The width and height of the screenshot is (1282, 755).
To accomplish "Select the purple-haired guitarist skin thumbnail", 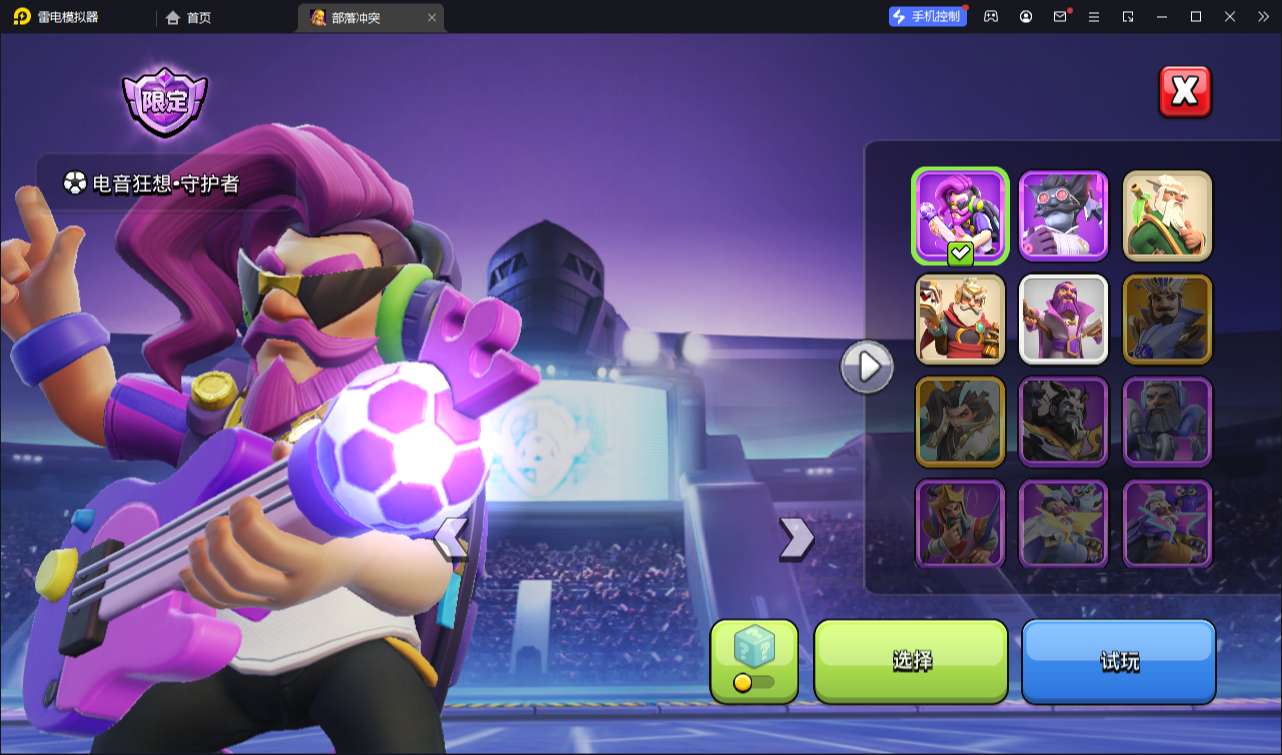I will pyautogui.click(x=960, y=215).
